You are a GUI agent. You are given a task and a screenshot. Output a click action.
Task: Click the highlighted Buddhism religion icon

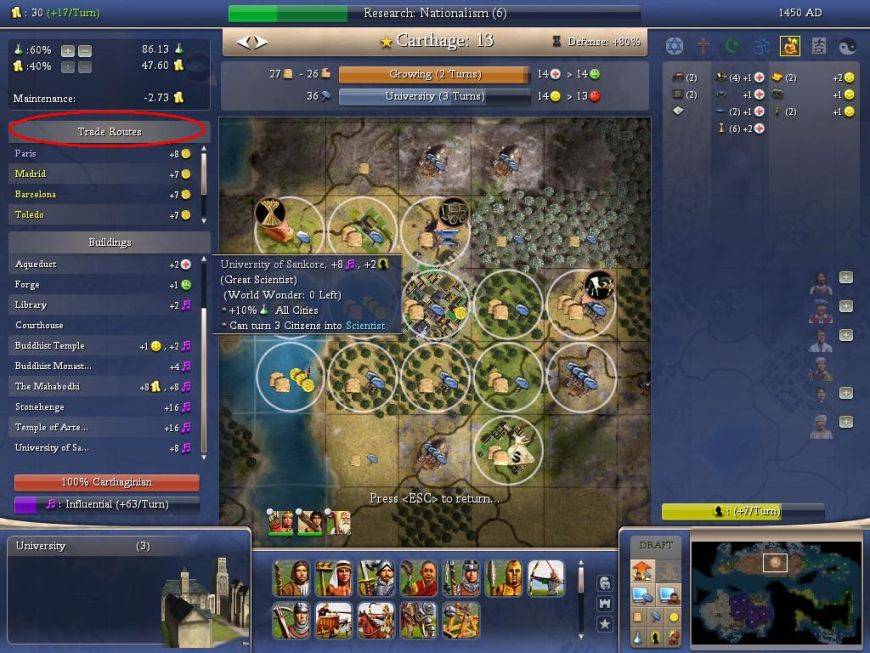[790, 46]
